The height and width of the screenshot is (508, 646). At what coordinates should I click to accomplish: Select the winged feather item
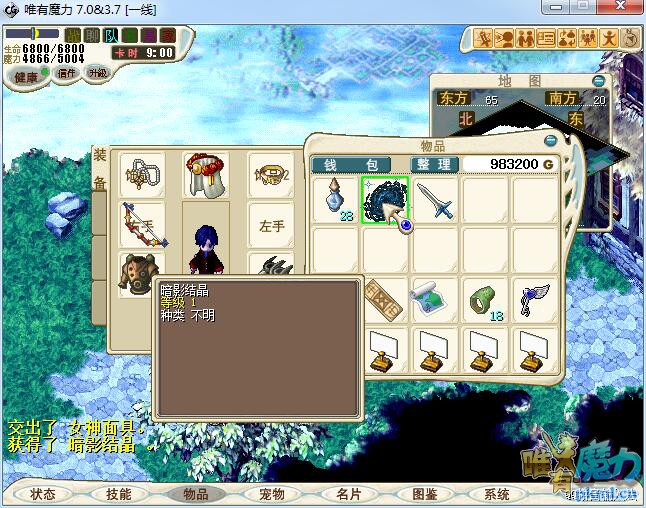tap(535, 298)
